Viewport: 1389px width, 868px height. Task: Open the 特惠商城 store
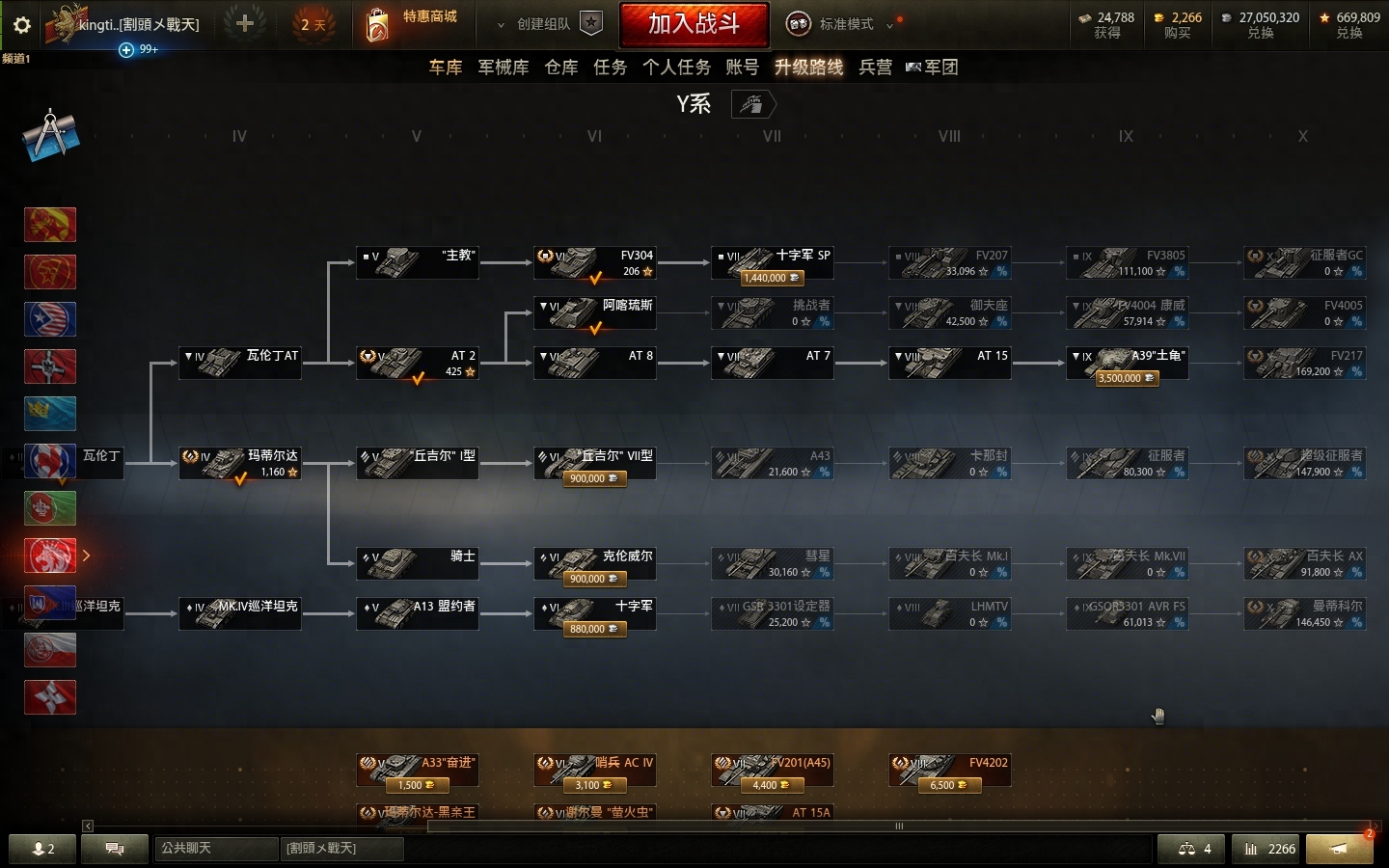tap(413, 23)
